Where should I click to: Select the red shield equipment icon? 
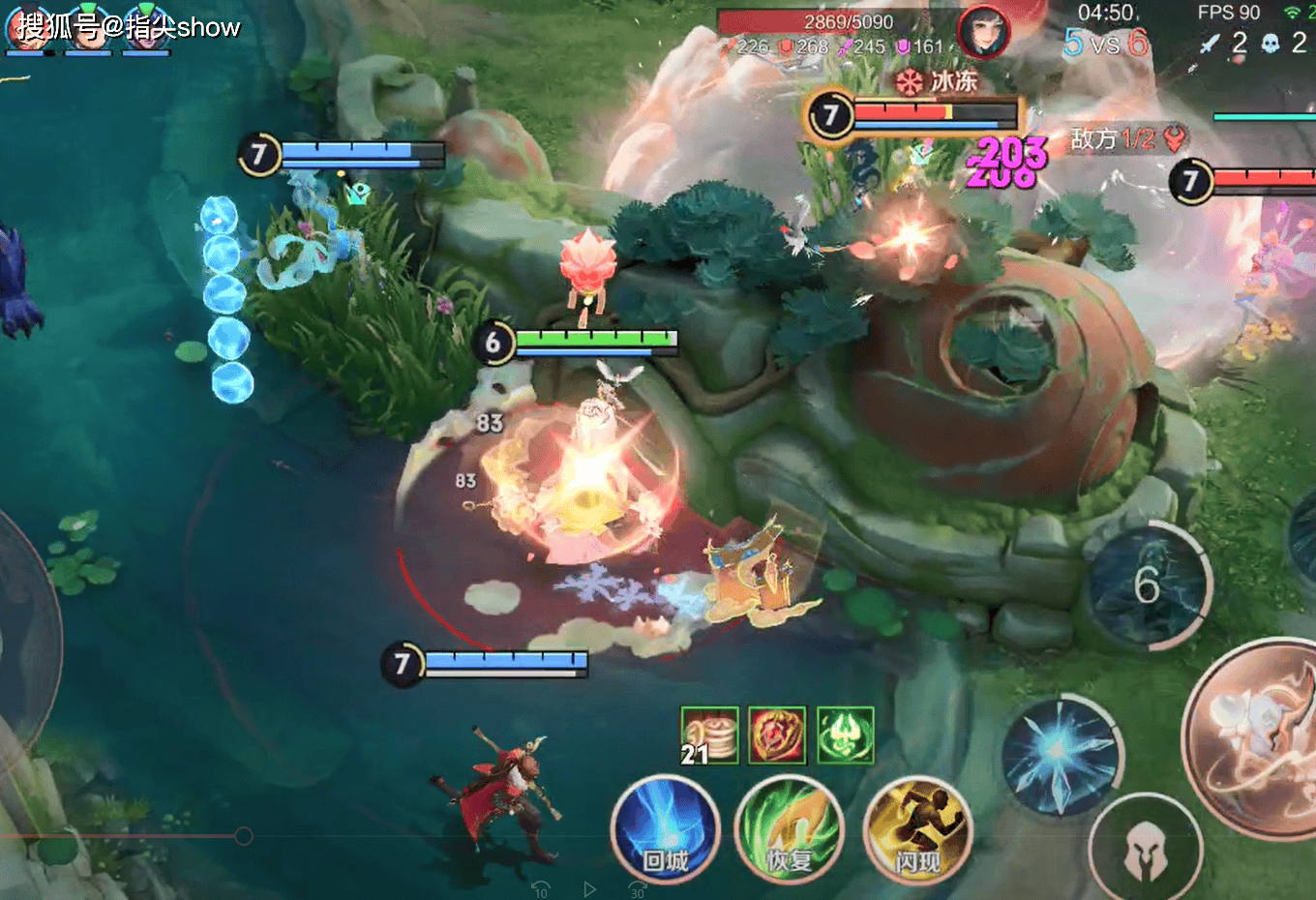[x=776, y=735]
